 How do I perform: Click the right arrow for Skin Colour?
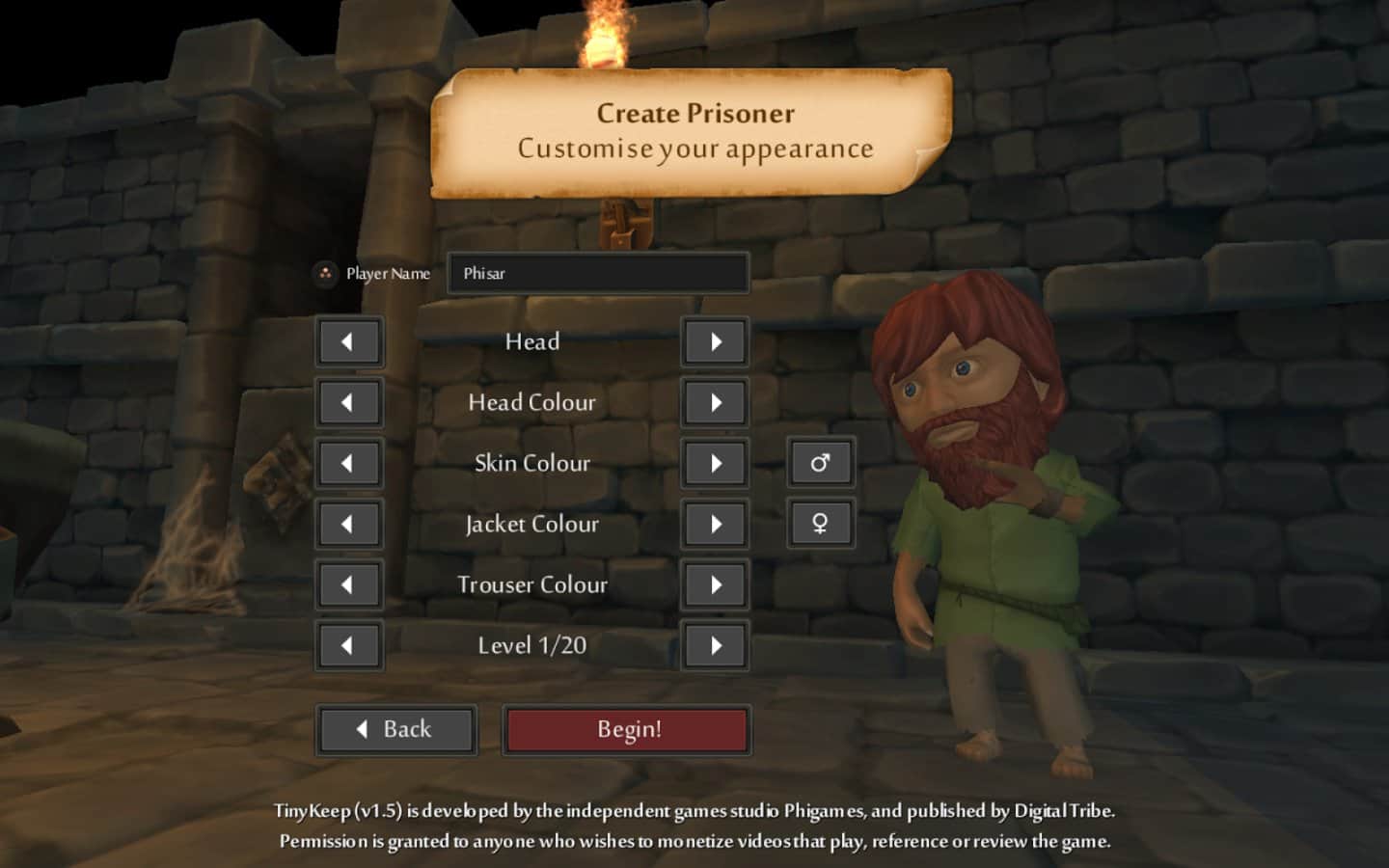(x=714, y=463)
